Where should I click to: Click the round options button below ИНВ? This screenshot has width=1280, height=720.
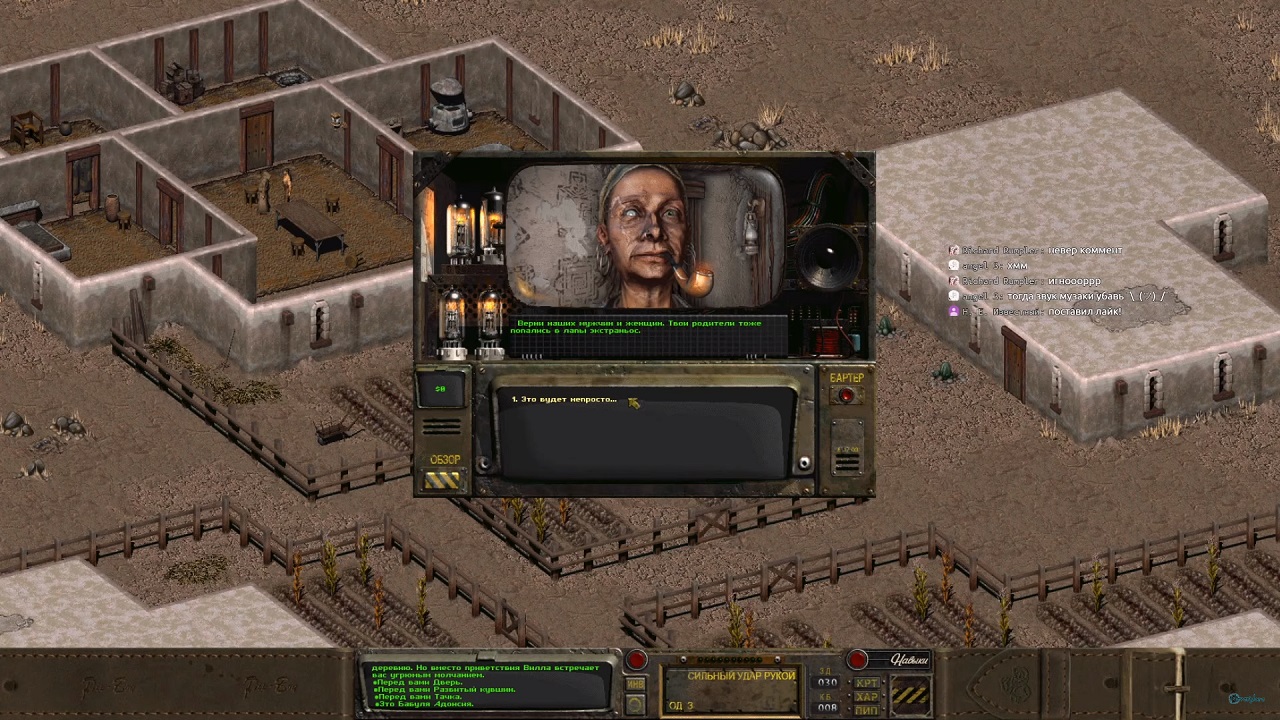click(x=636, y=705)
